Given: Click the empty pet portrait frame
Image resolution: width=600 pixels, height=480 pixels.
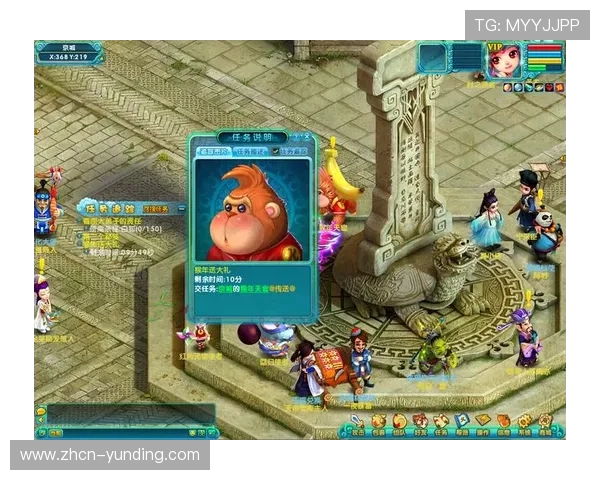Looking at the screenshot, I should point(433,57).
